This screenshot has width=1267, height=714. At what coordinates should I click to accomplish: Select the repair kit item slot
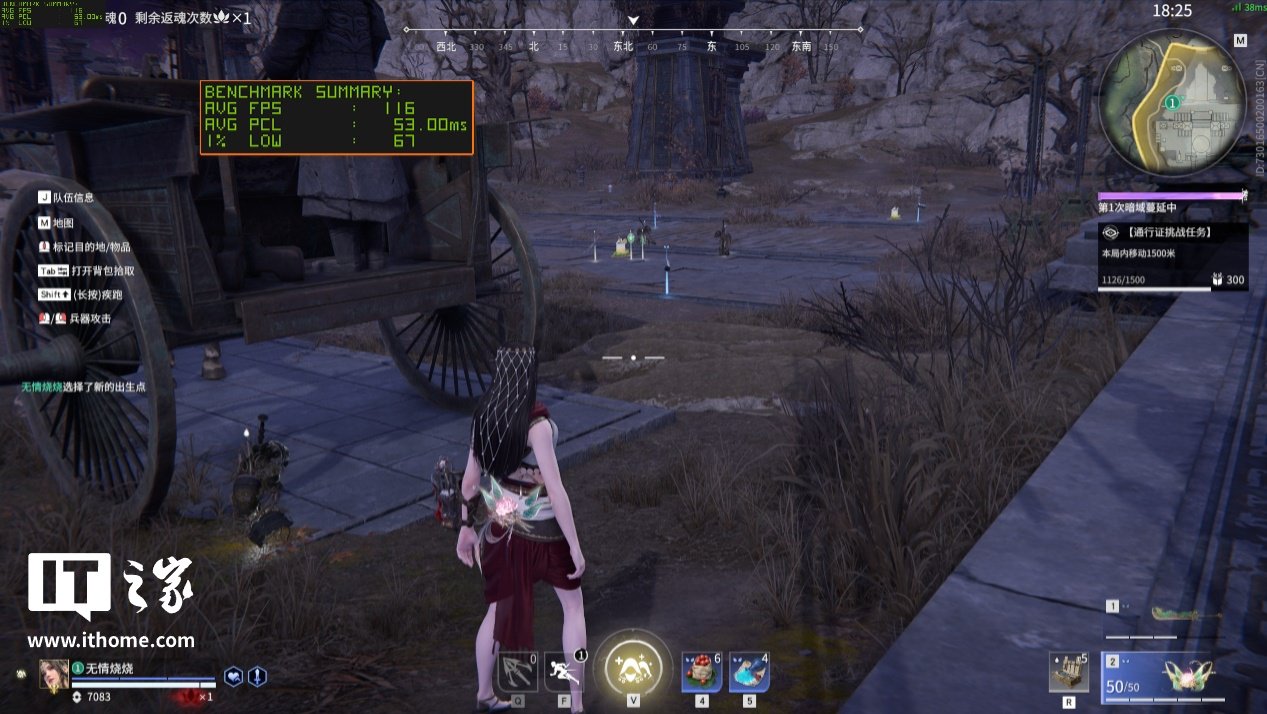1069,673
